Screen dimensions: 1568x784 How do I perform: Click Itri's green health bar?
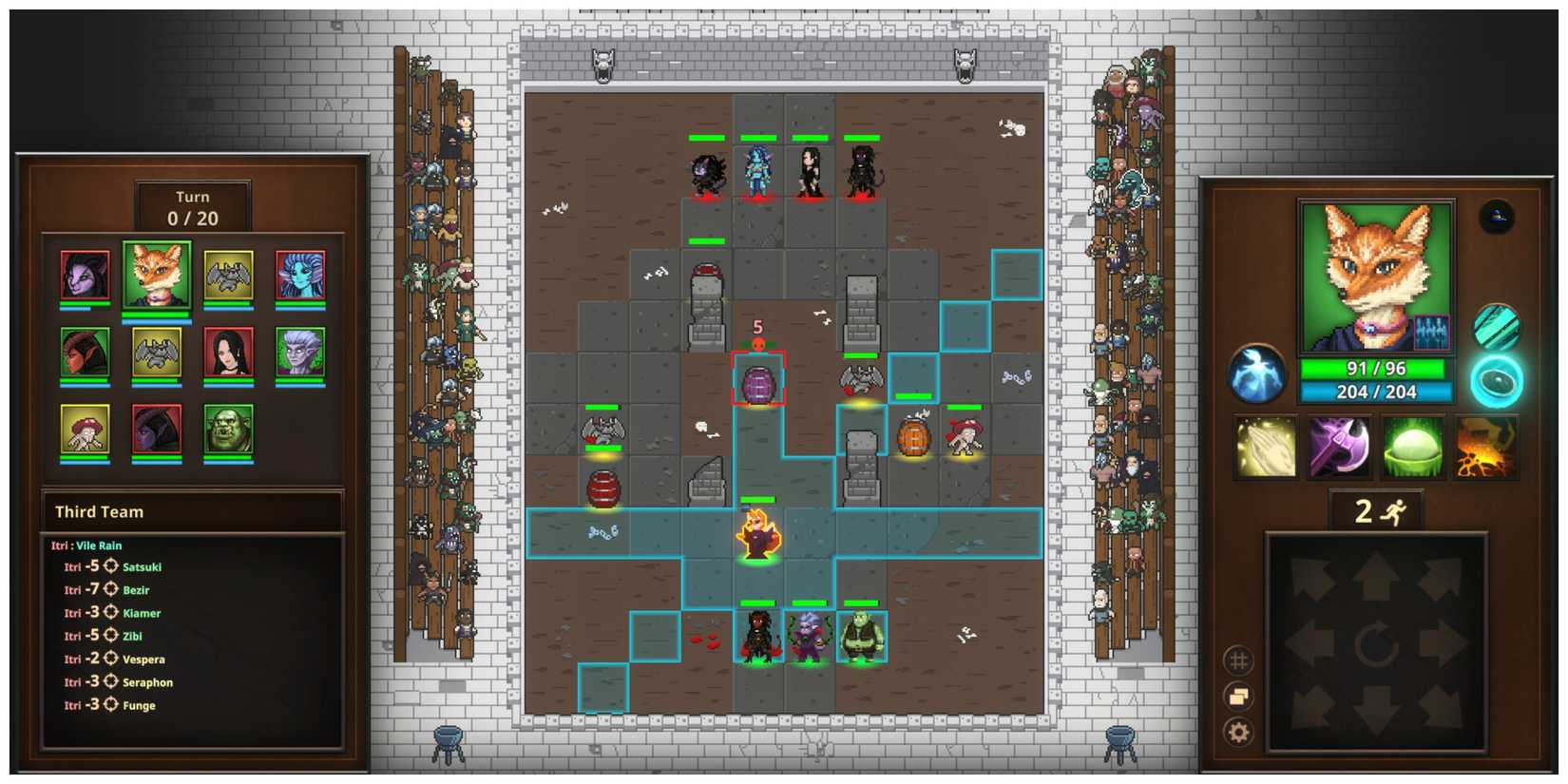(x=1376, y=370)
